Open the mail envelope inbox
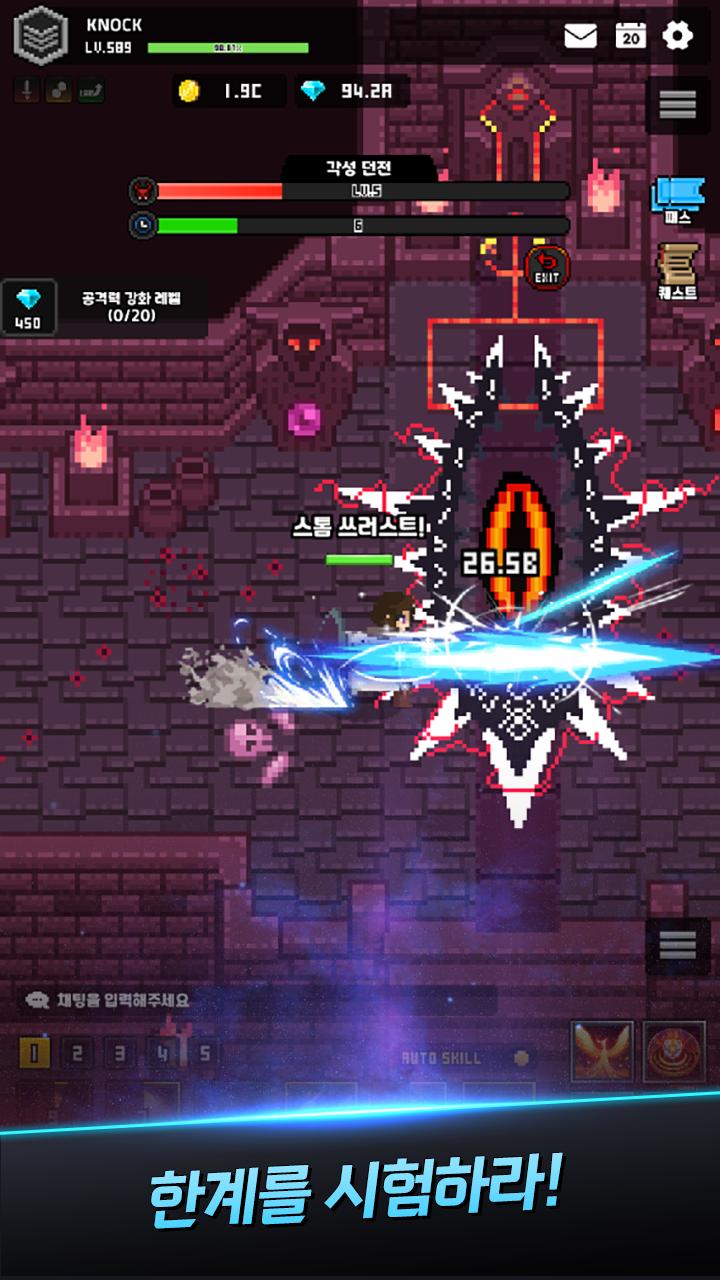The width and height of the screenshot is (720, 1280). coord(580,37)
